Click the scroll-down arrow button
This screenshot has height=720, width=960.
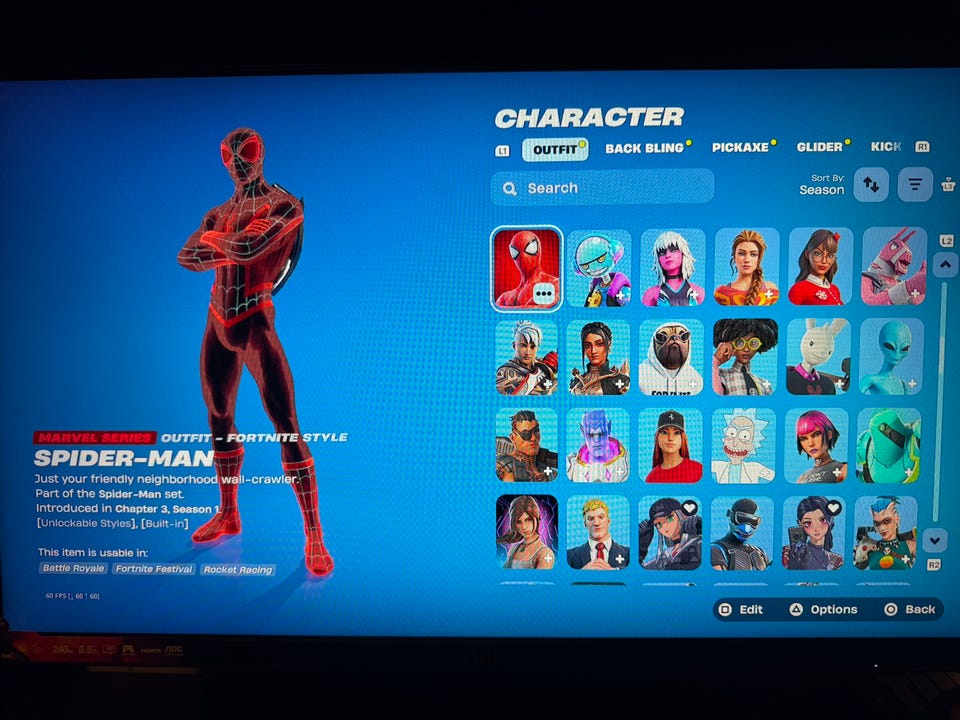935,540
